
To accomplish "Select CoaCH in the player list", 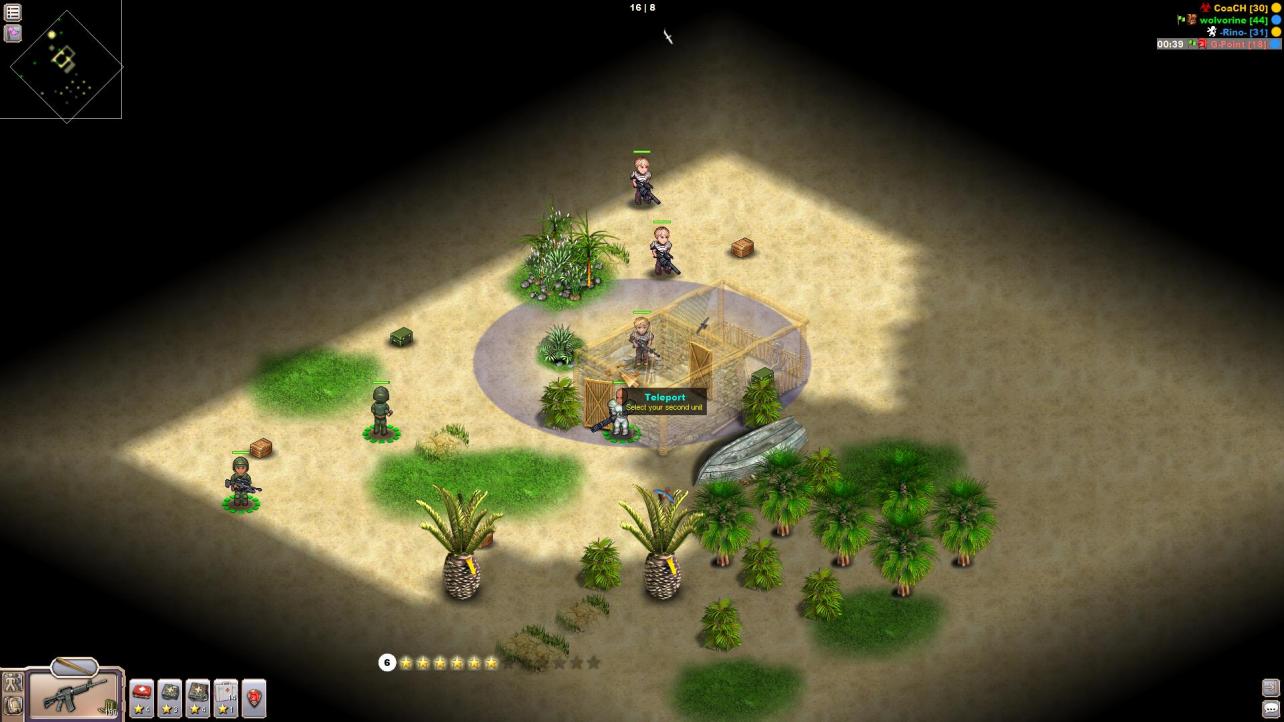I will 1240,8.
